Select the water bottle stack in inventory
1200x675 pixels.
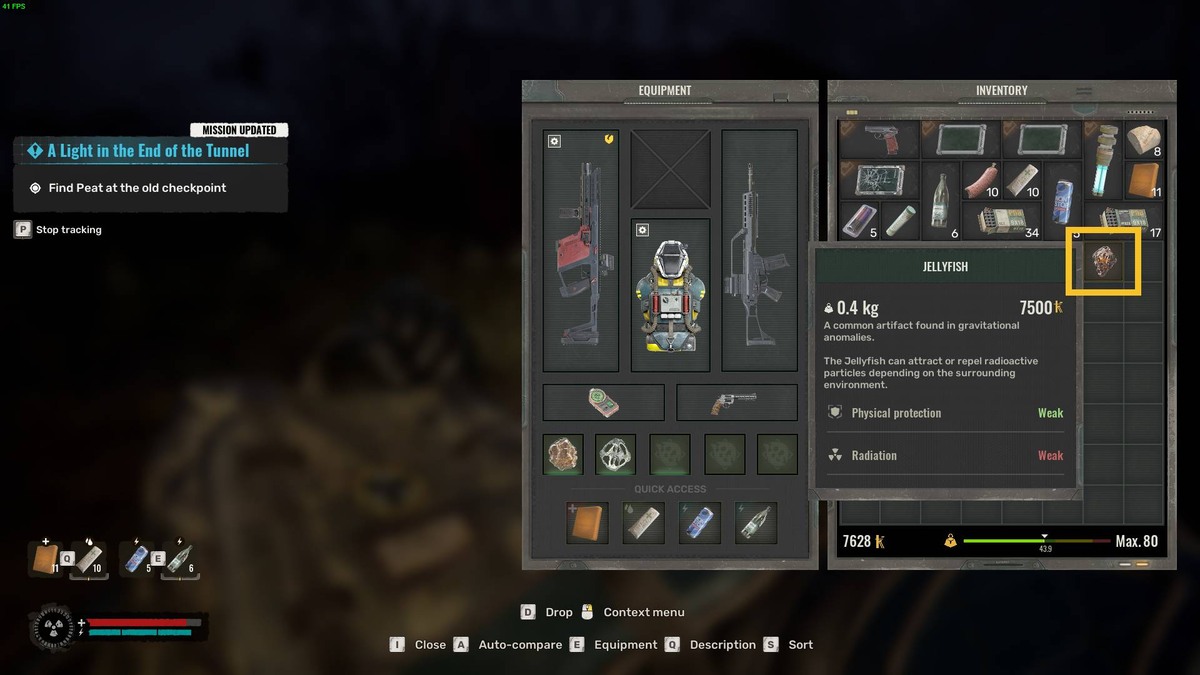pyautogui.click(x=940, y=200)
